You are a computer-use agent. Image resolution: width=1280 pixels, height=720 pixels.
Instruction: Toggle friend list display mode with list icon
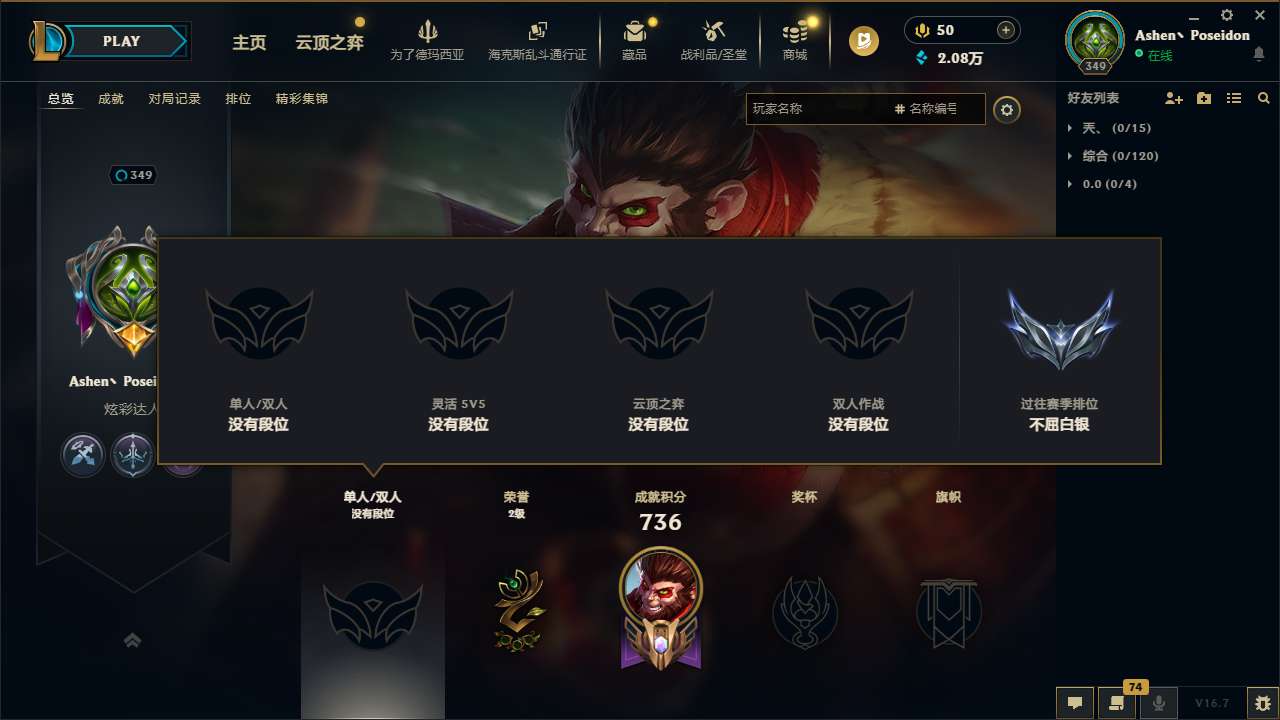point(1233,98)
